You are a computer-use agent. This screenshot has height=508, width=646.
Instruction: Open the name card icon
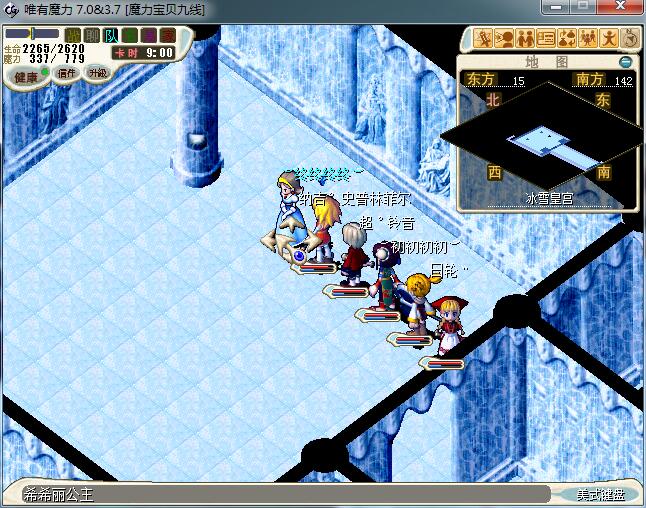tap(546, 39)
